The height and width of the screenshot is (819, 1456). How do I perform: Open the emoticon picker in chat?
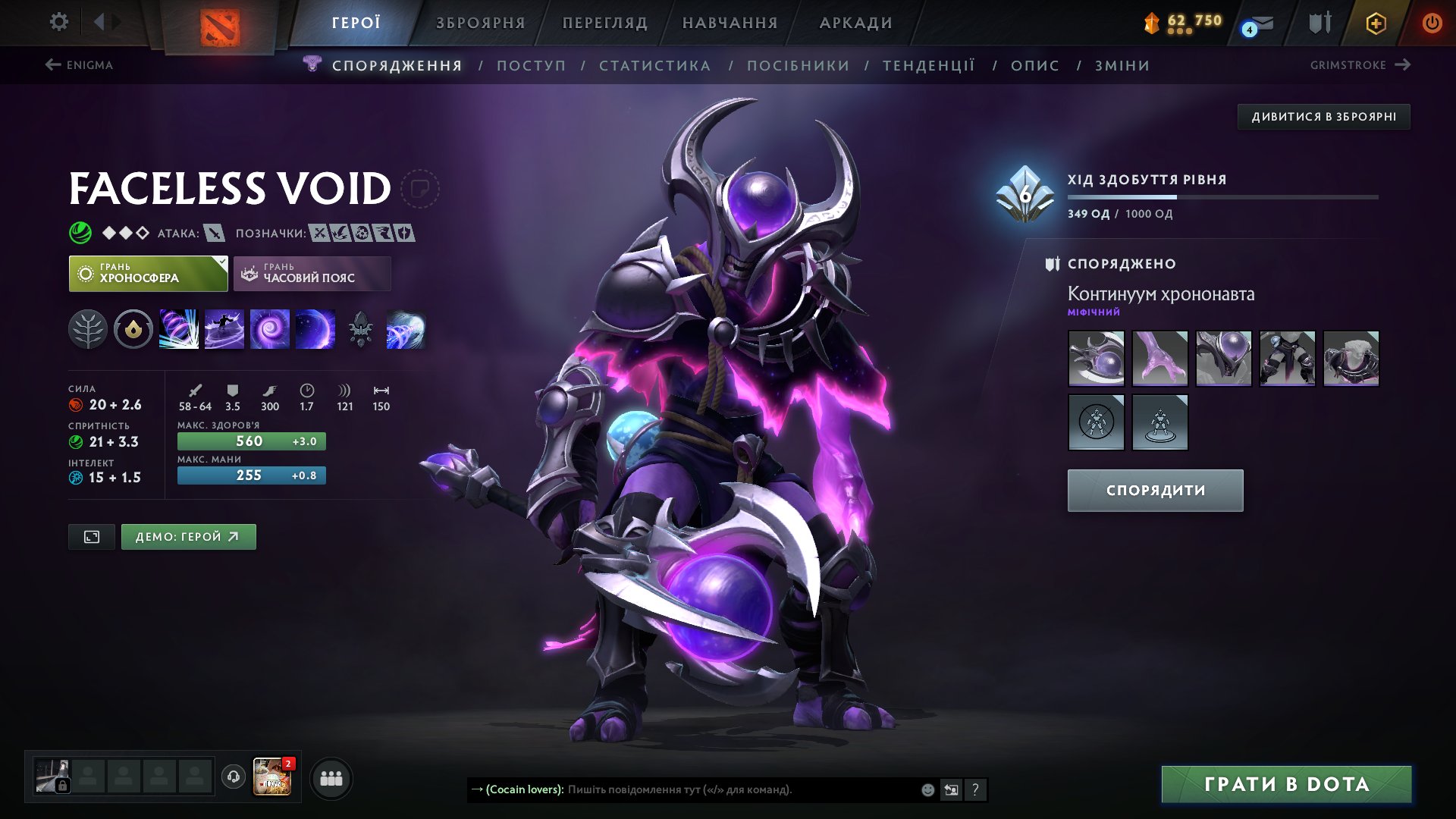pos(927,789)
